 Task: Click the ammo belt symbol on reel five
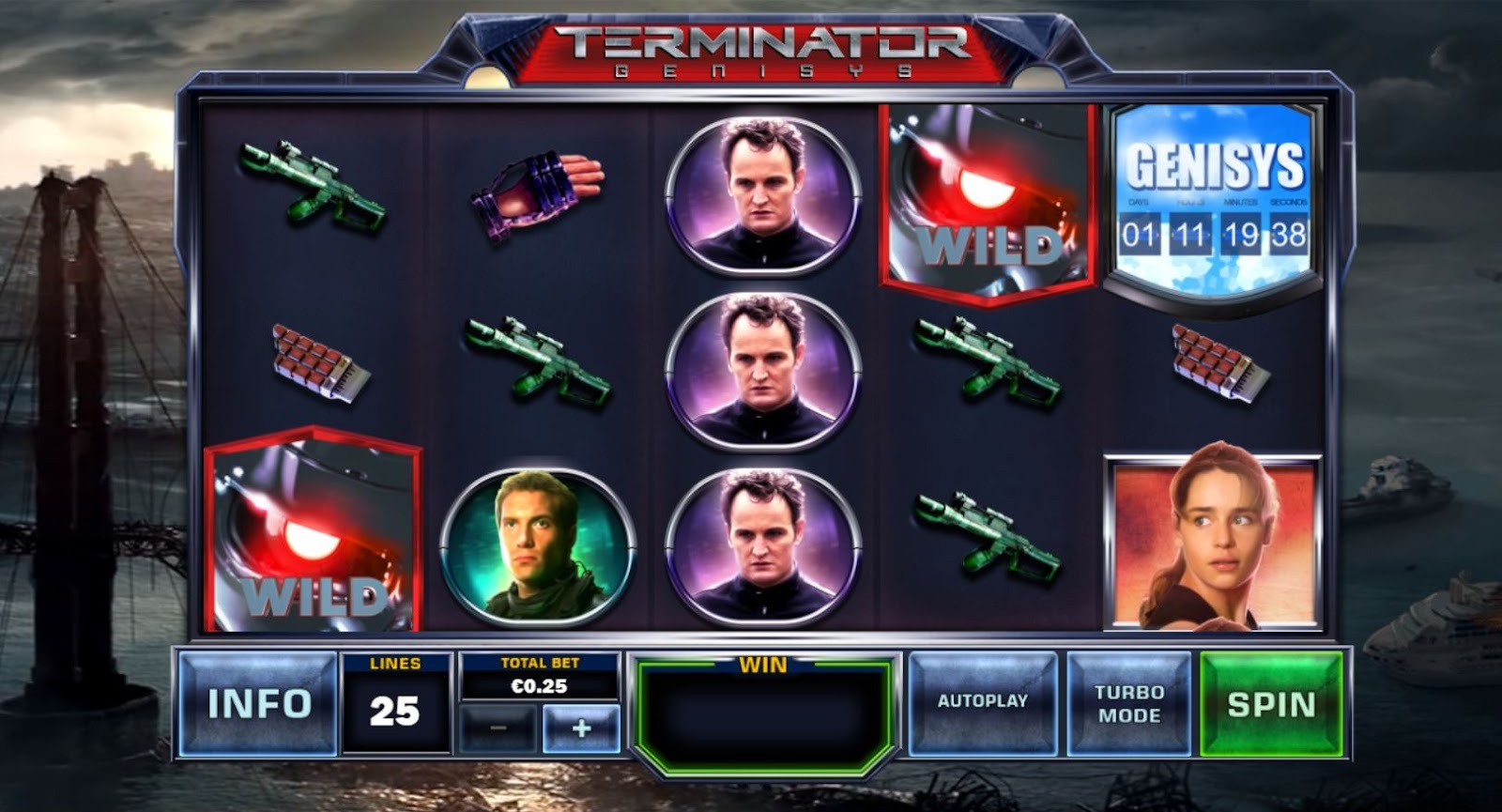pyautogui.click(x=1209, y=366)
